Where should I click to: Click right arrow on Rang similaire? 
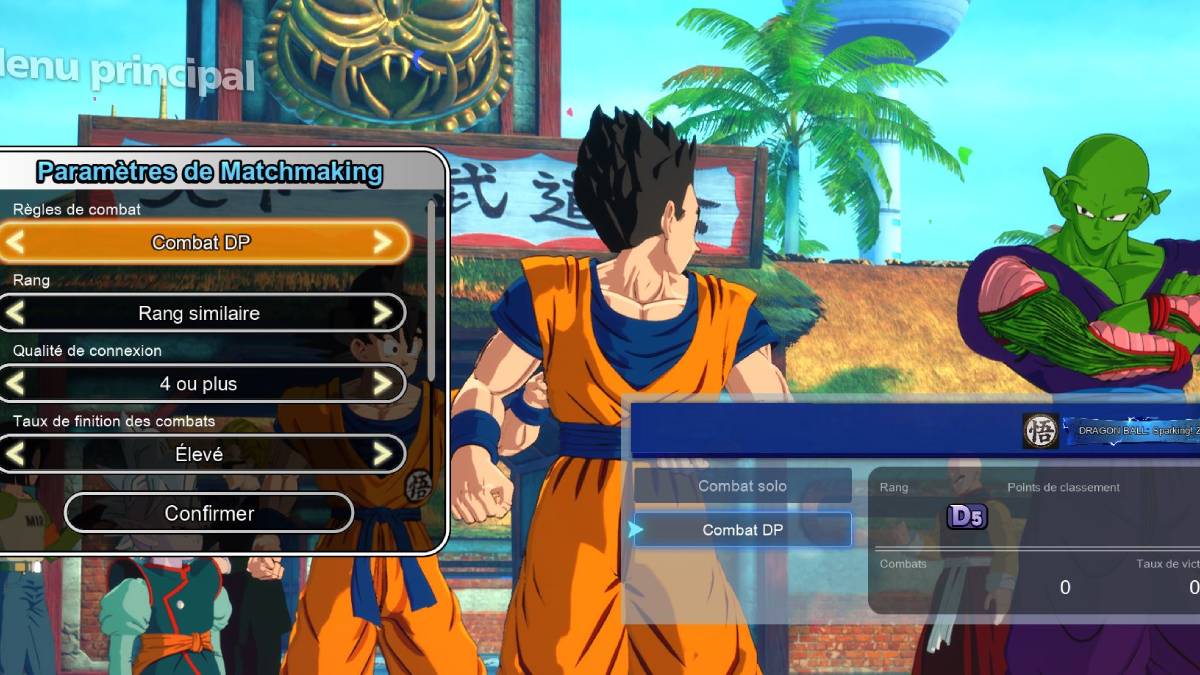(382, 313)
